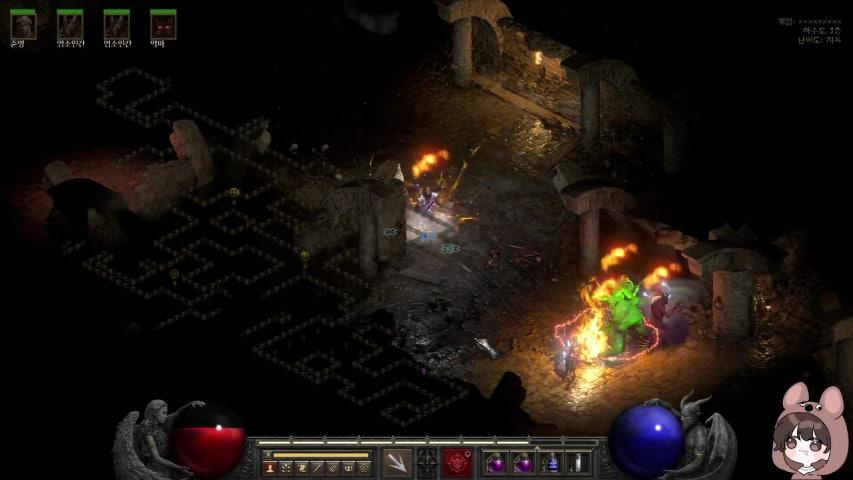The height and width of the screenshot is (480, 853).
Task: Use the white item in last belt slot
Action: click(576, 463)
